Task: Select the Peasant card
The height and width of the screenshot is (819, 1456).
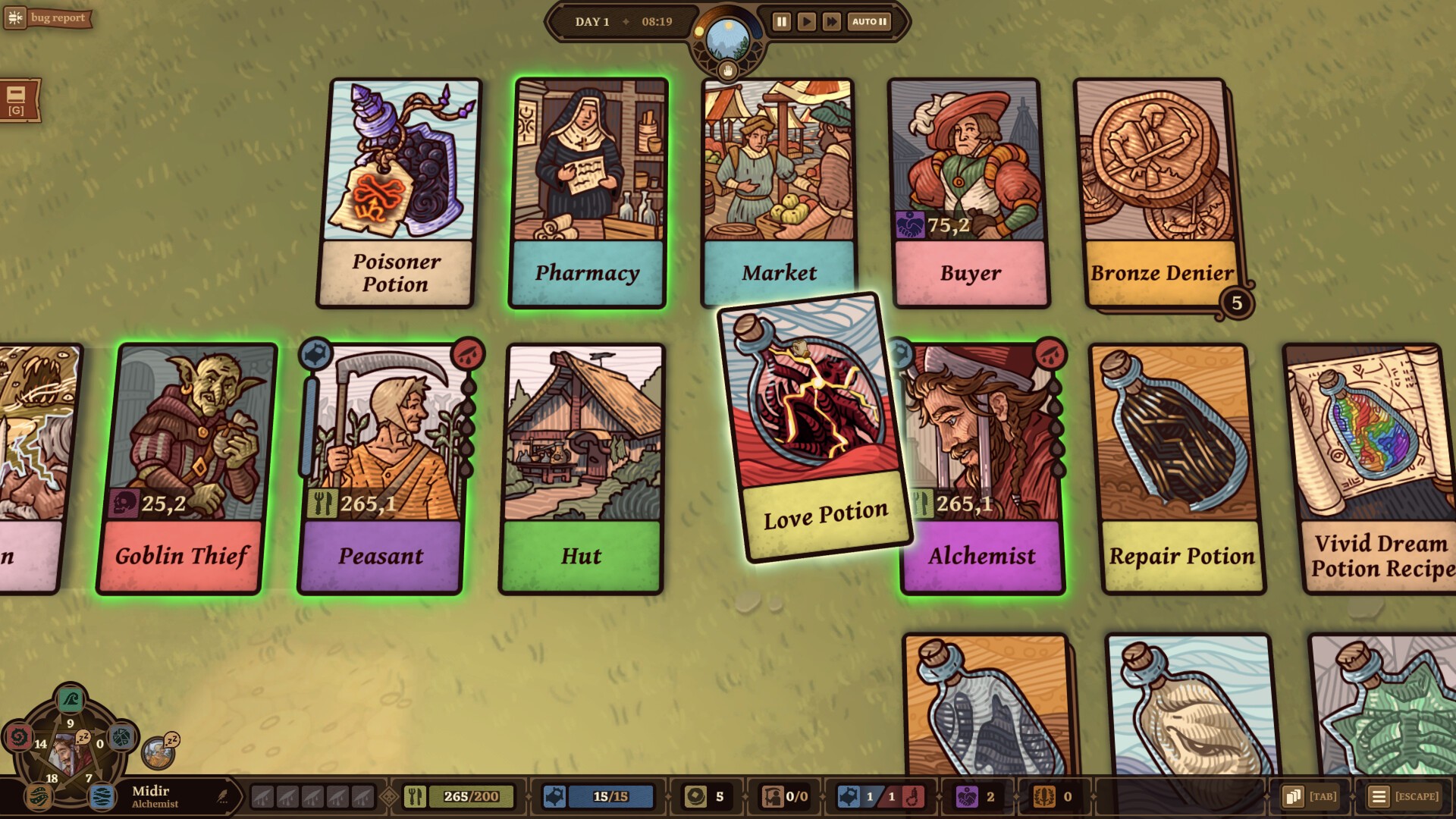Action: tap(381, 466)
